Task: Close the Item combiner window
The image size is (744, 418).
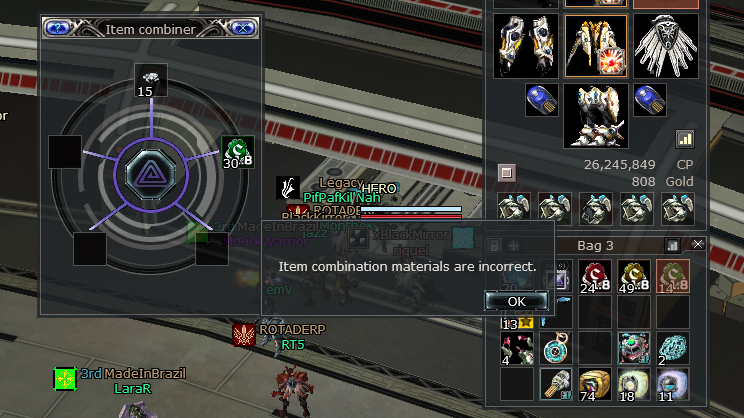Action: pos(240,28)
